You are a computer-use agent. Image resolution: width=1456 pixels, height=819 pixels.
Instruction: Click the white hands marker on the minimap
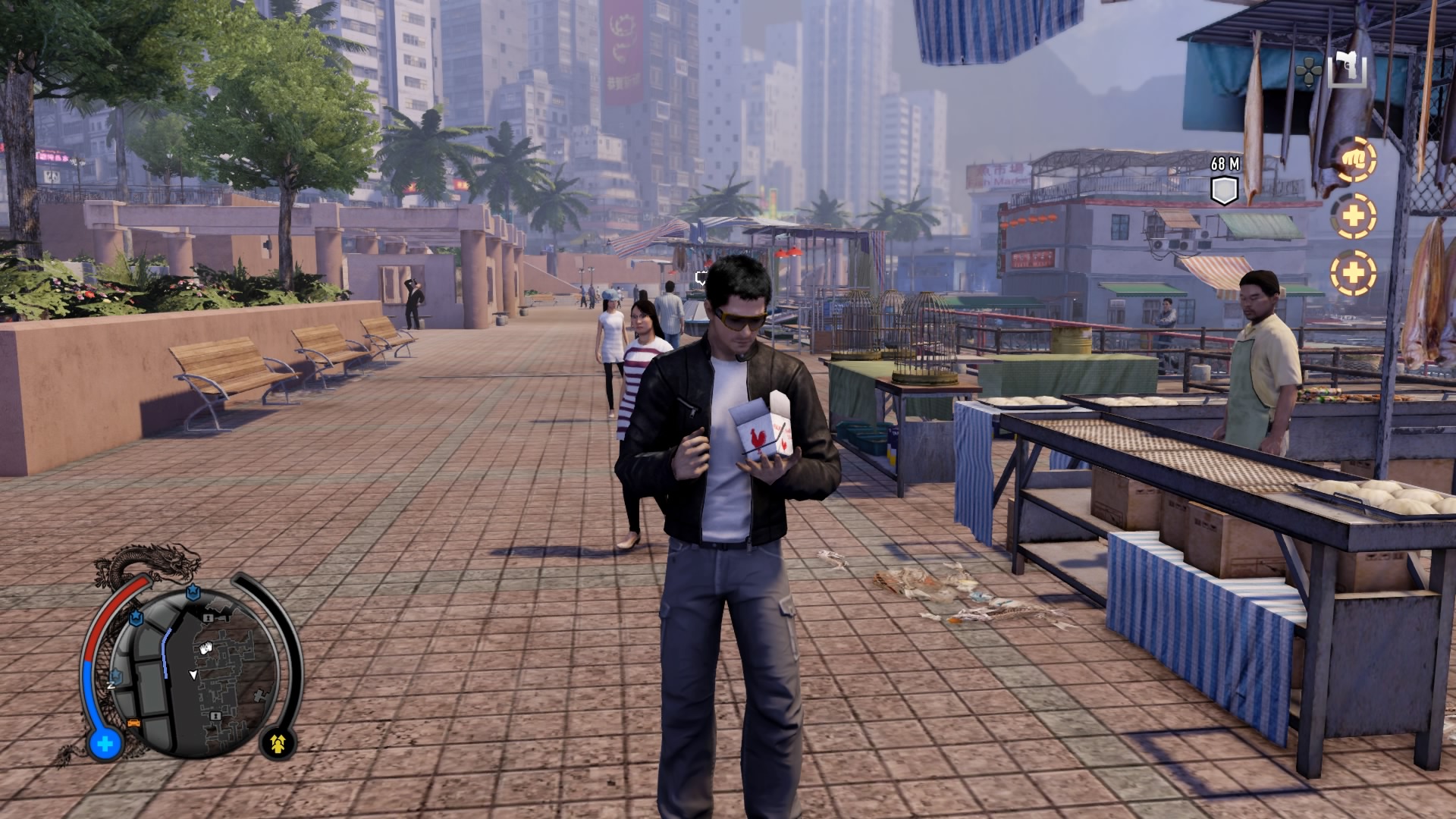tap(206, 647)
